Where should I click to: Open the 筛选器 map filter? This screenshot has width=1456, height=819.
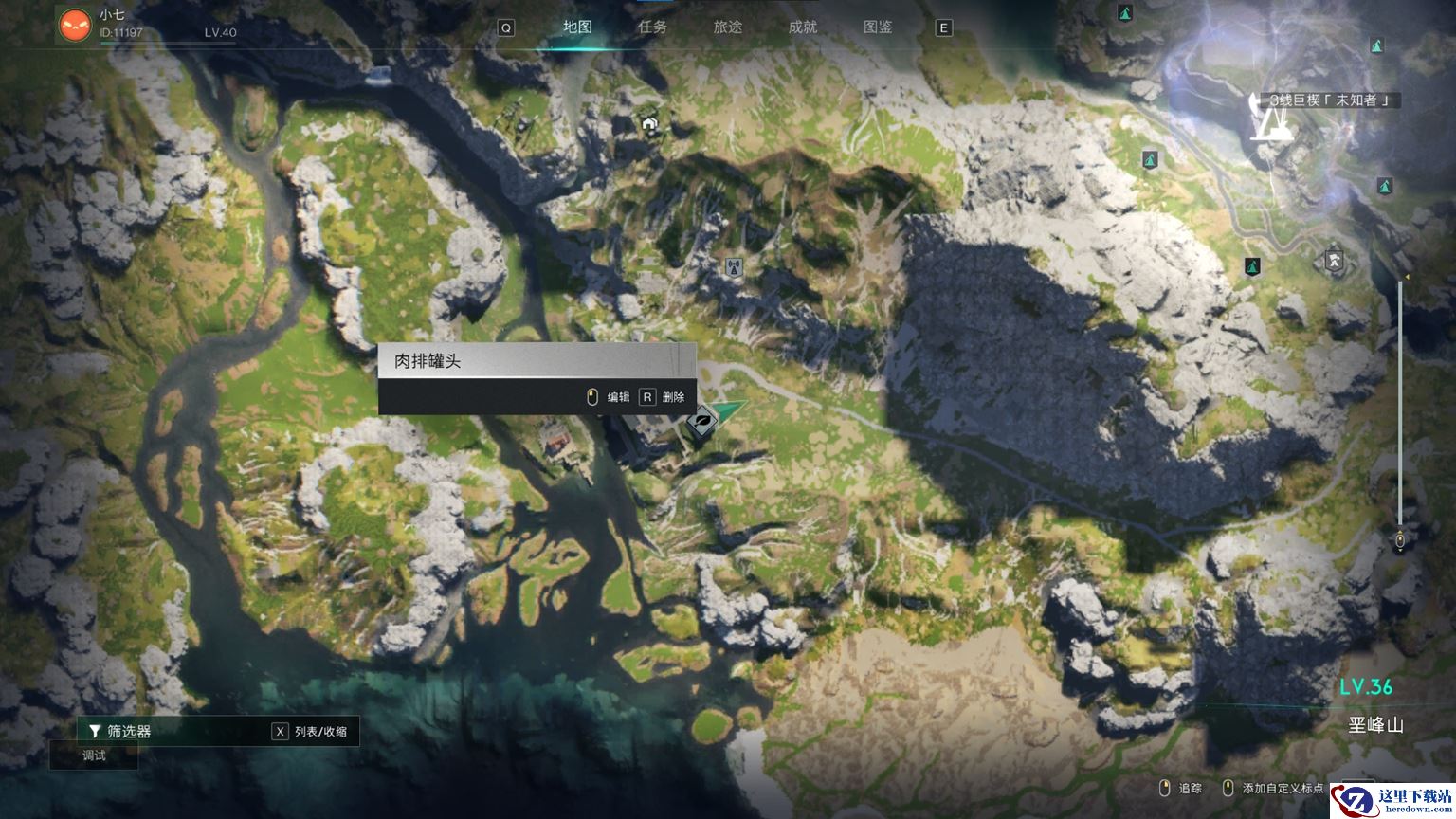[x=120, y=731]
